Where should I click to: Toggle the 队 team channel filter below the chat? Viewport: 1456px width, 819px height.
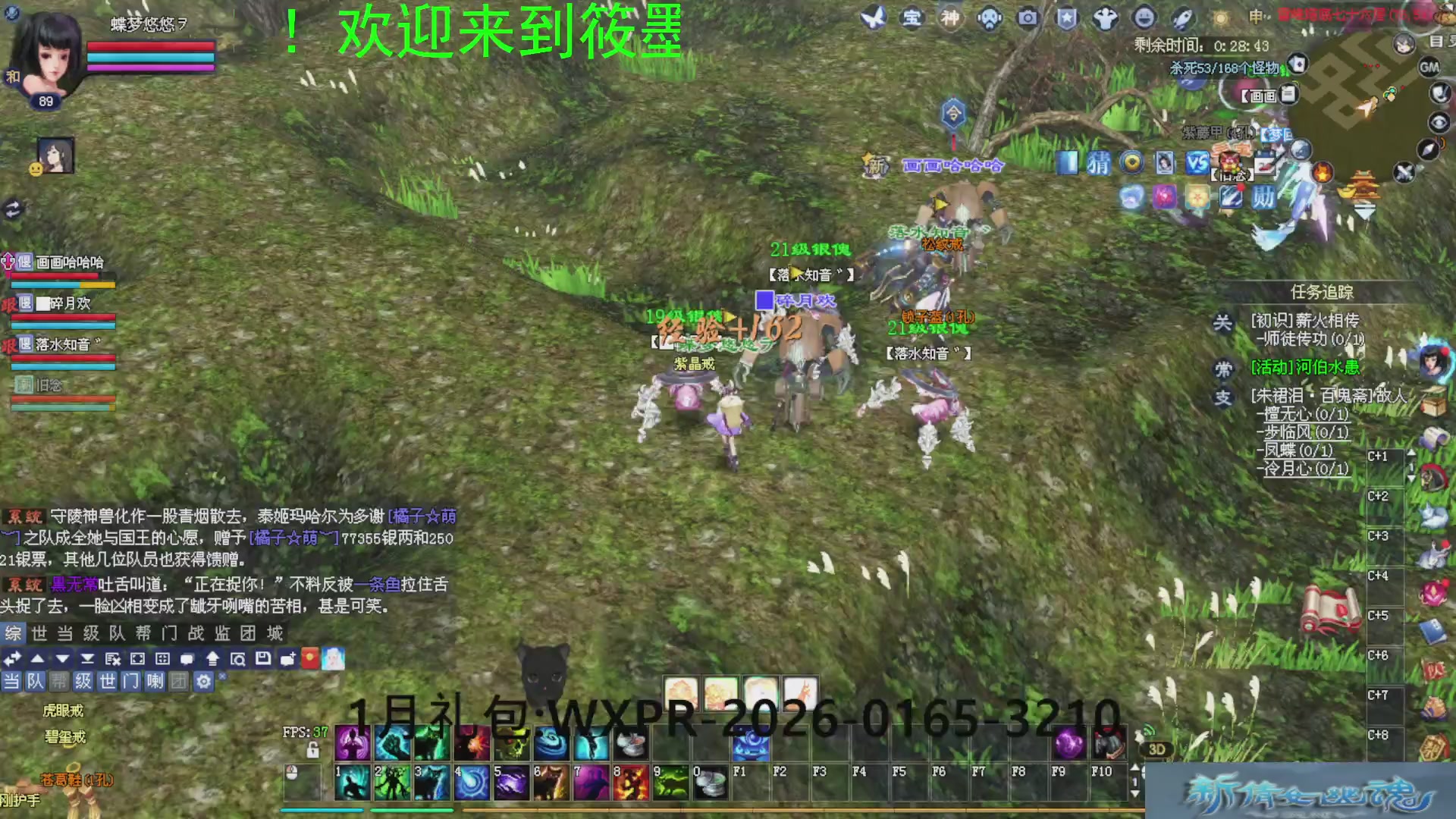[x=36, y=682]
